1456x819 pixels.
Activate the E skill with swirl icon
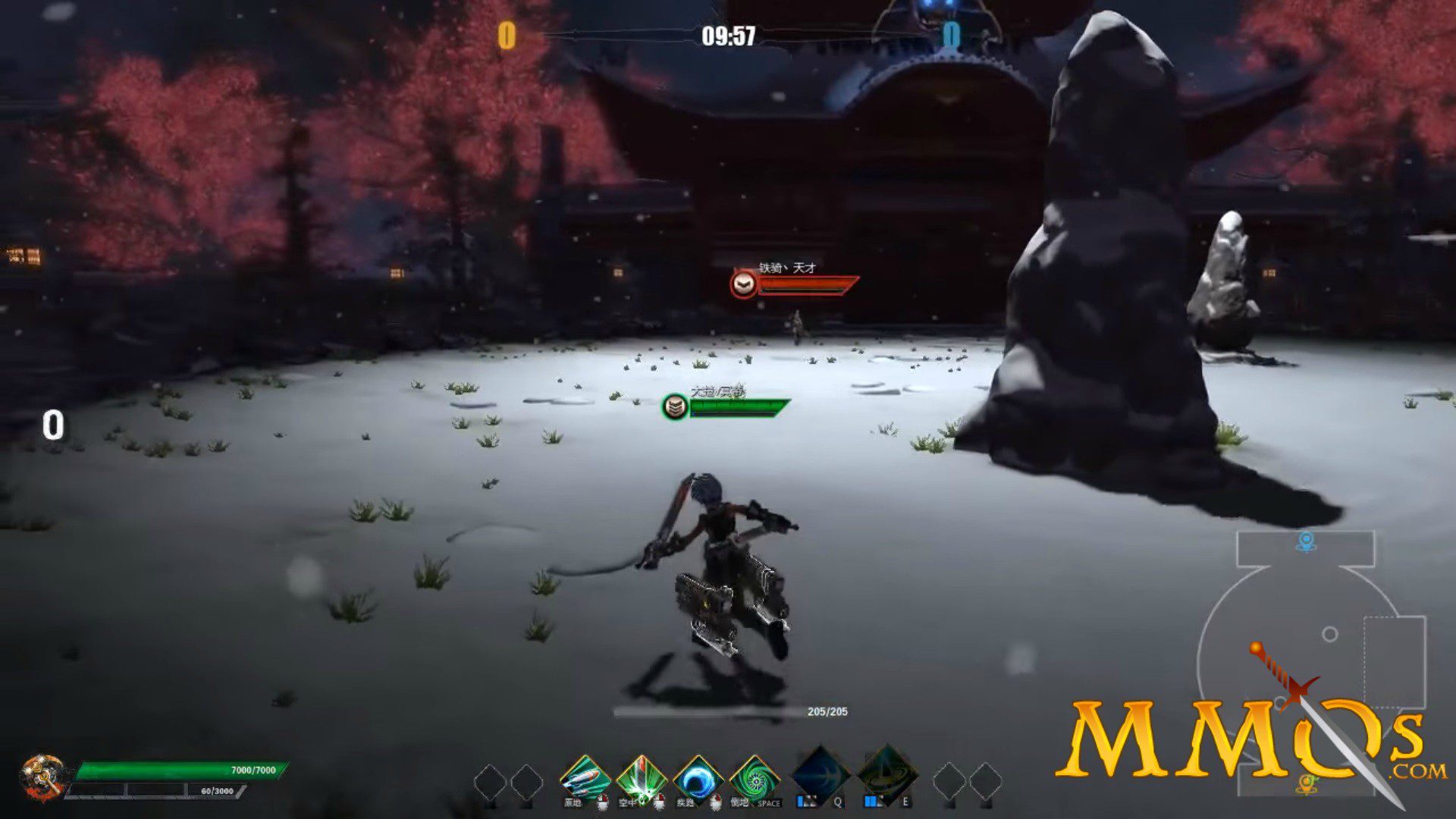click(x=887, y=773)
